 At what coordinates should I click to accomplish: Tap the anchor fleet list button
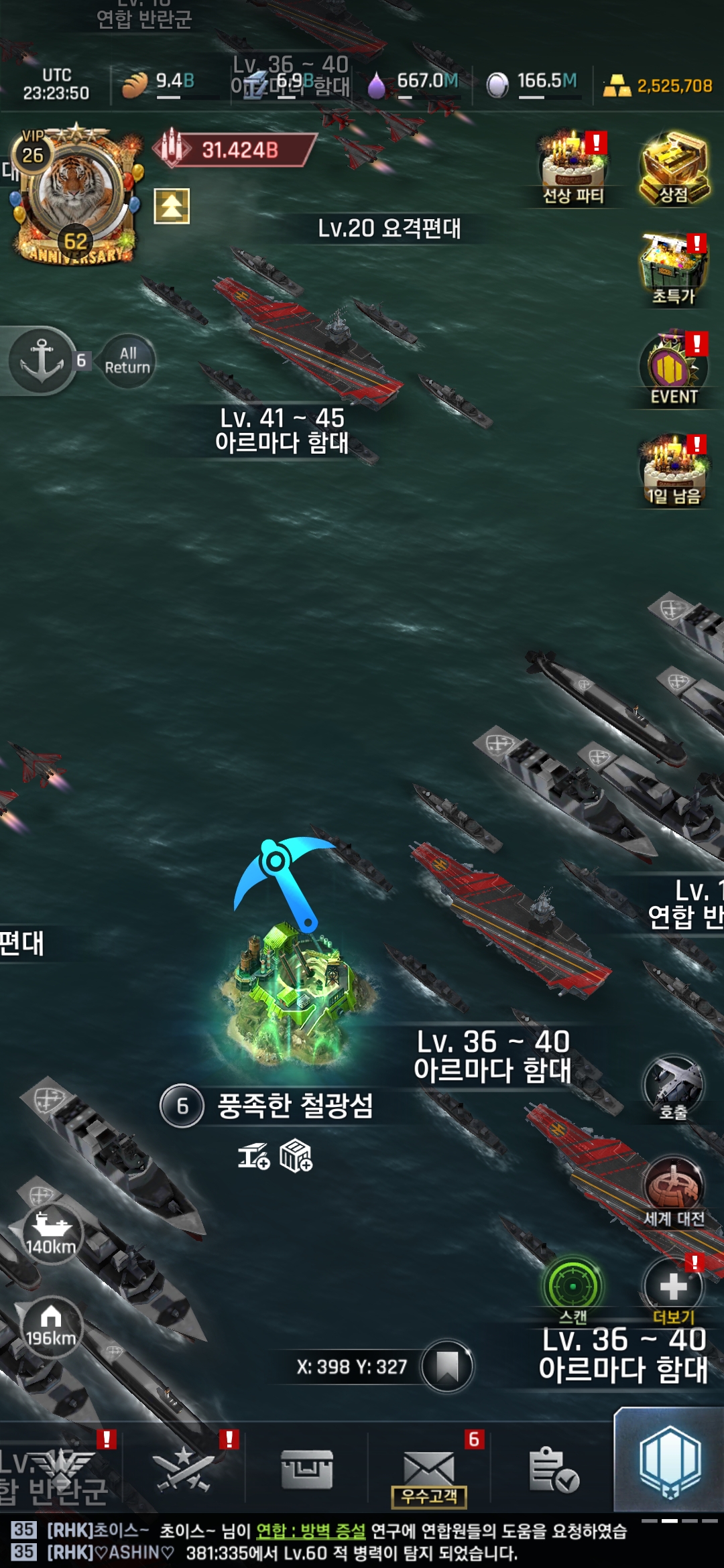(42, 360)
